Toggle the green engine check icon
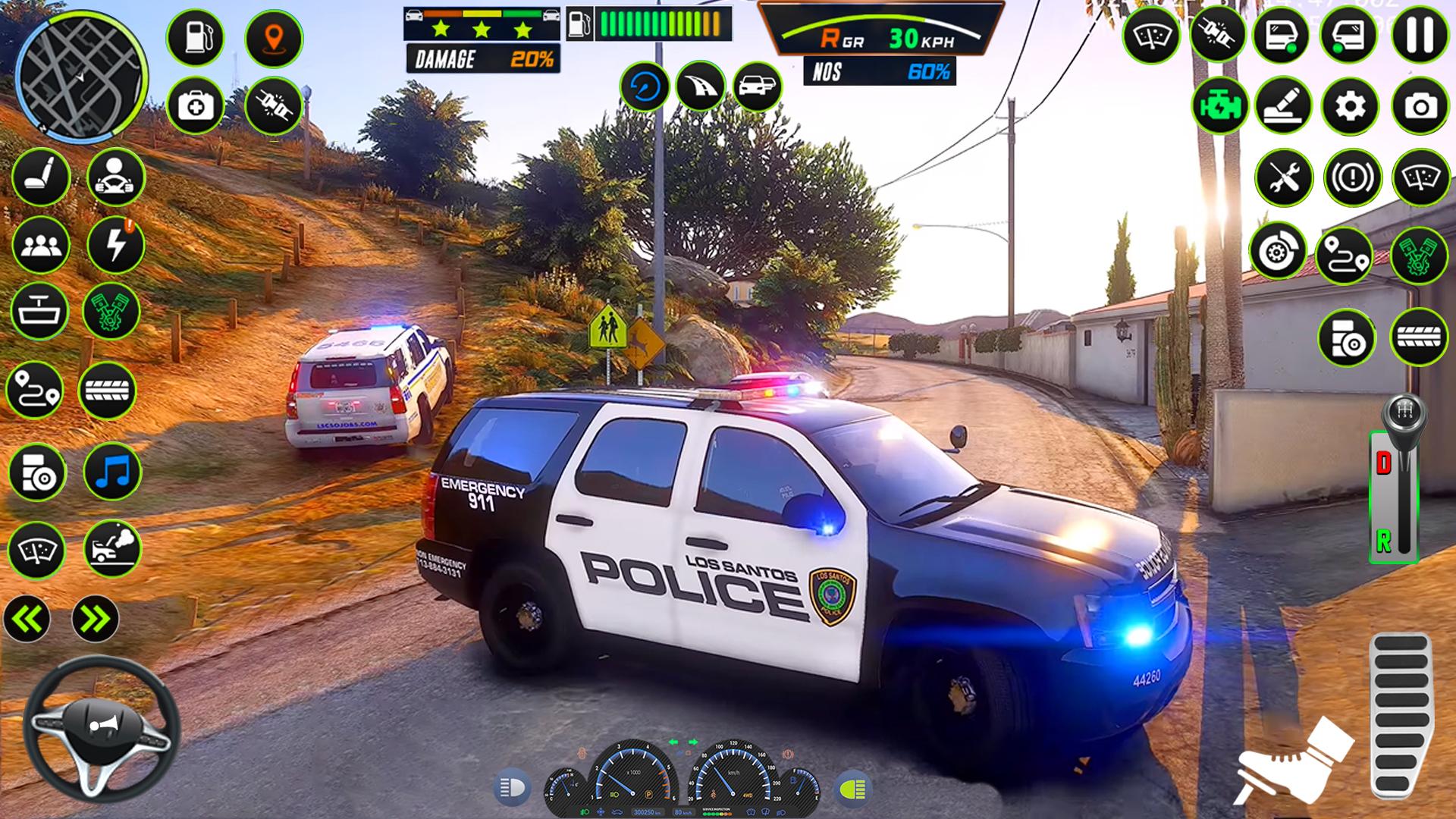 [1219, 106]
